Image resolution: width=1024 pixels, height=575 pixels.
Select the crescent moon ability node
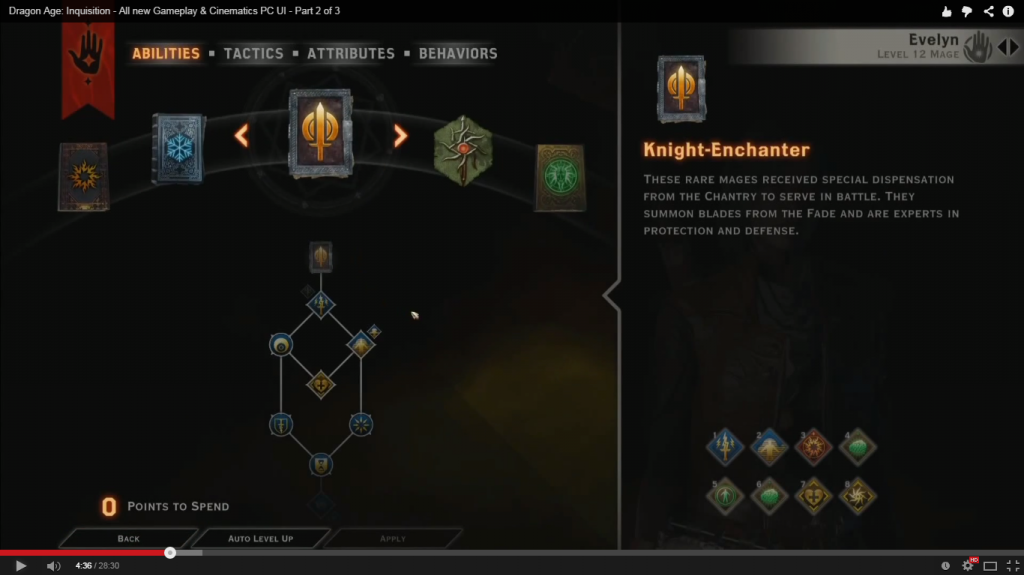point(281,346)
